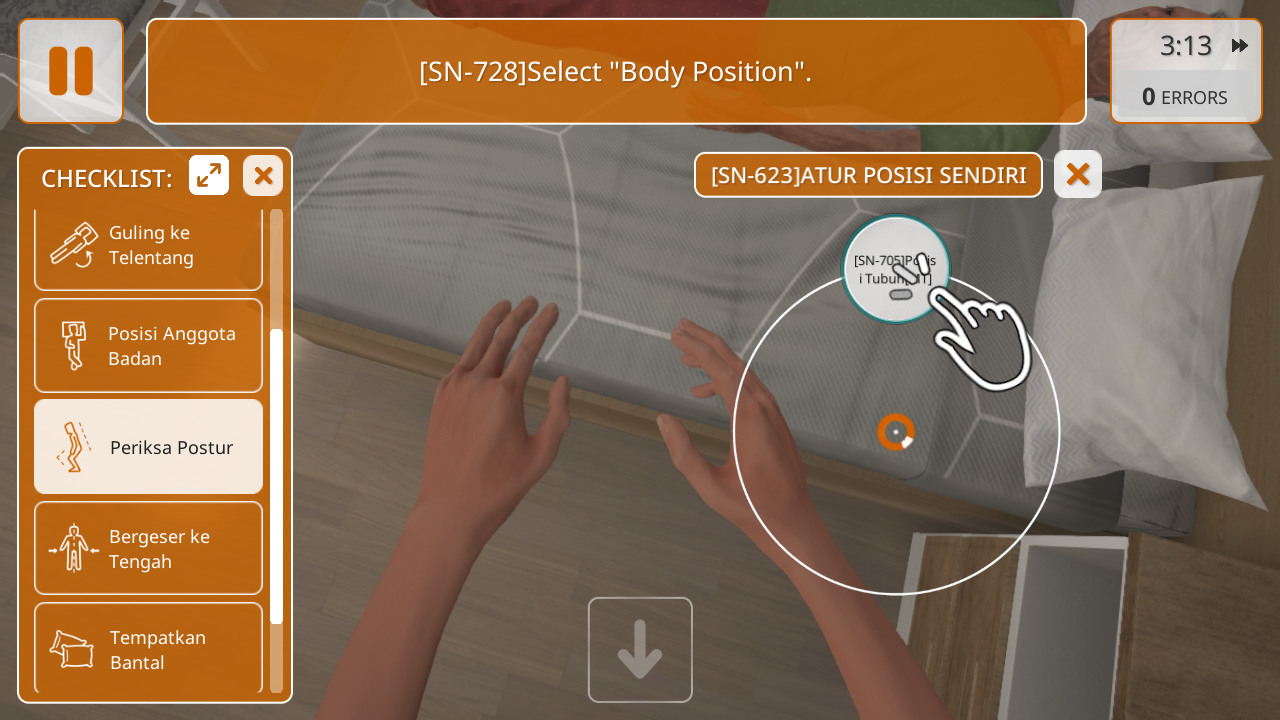Screen dimensions: 1280x720
Task: Select the Guling ke Telentang checklist item
Action: 148,246
